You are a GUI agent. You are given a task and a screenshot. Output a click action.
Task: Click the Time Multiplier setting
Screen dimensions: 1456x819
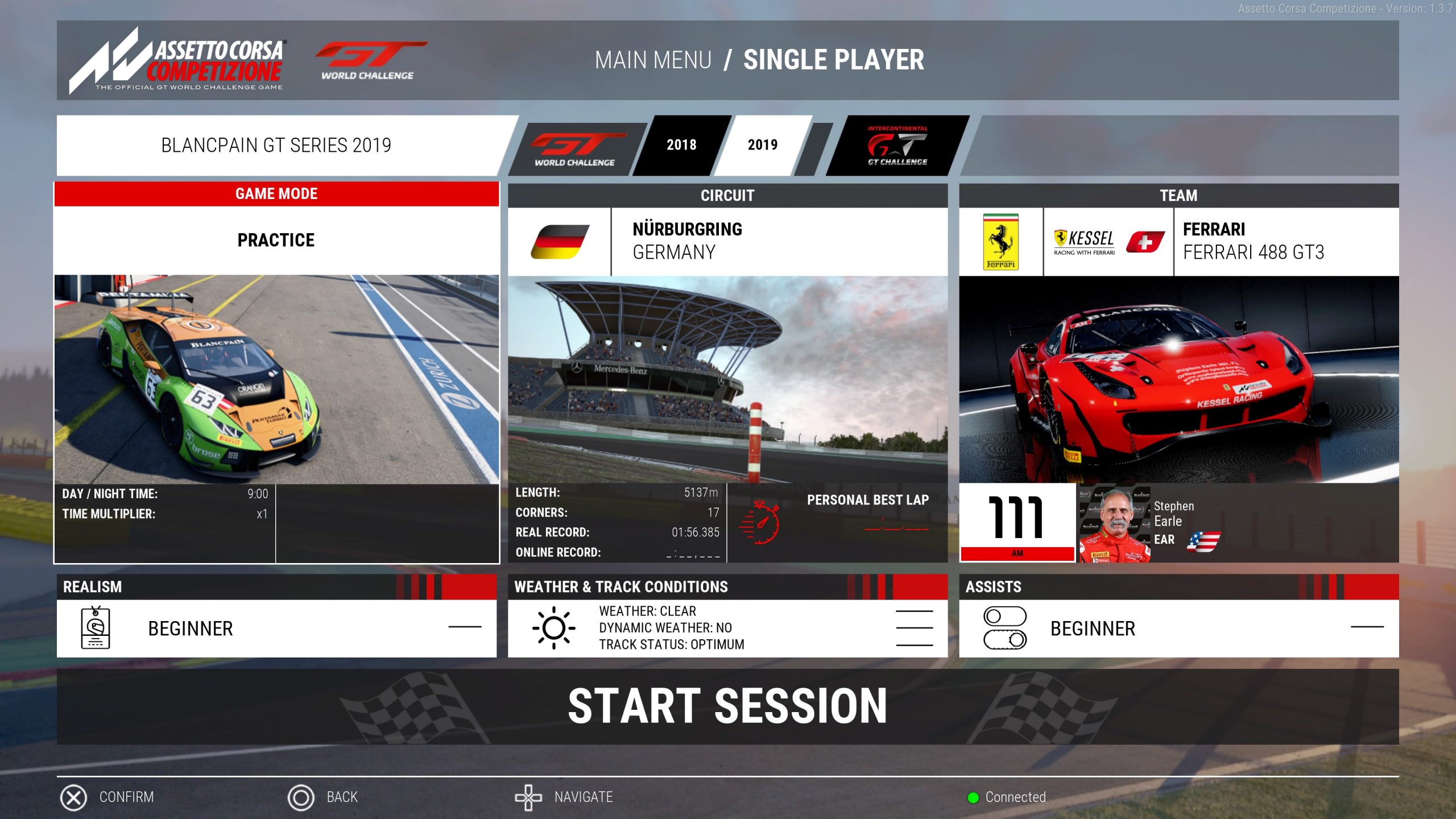click(x=164, y=514)
